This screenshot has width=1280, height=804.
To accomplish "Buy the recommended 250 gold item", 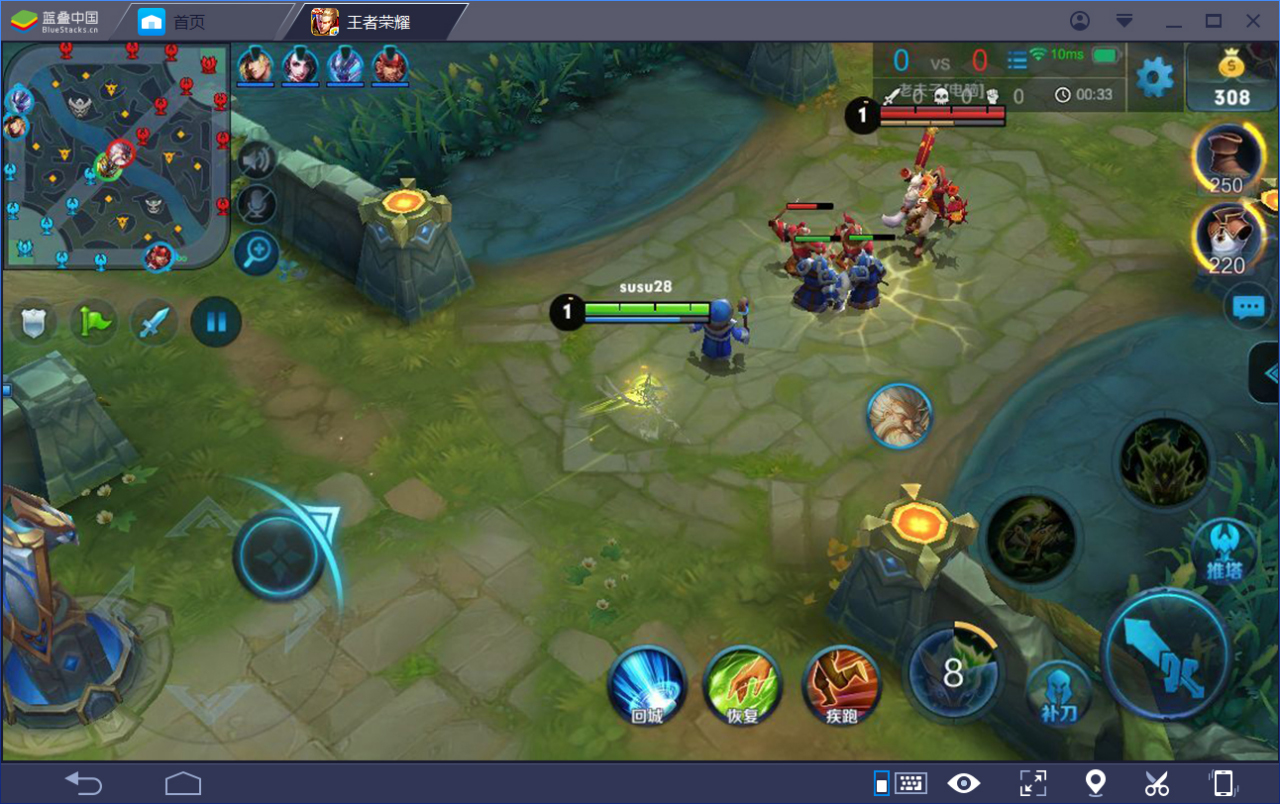I will pyautogui.click(x=1225, y=157).
